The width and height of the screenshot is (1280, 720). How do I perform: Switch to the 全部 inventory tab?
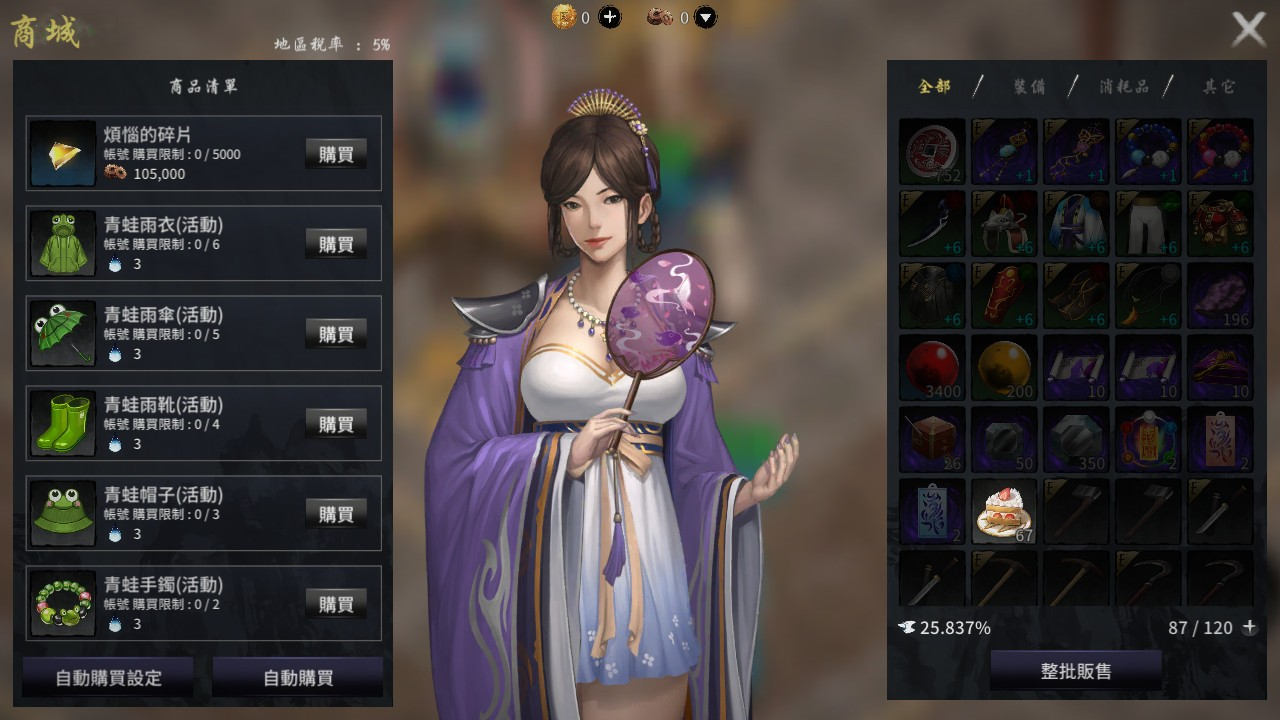point(934,86)
